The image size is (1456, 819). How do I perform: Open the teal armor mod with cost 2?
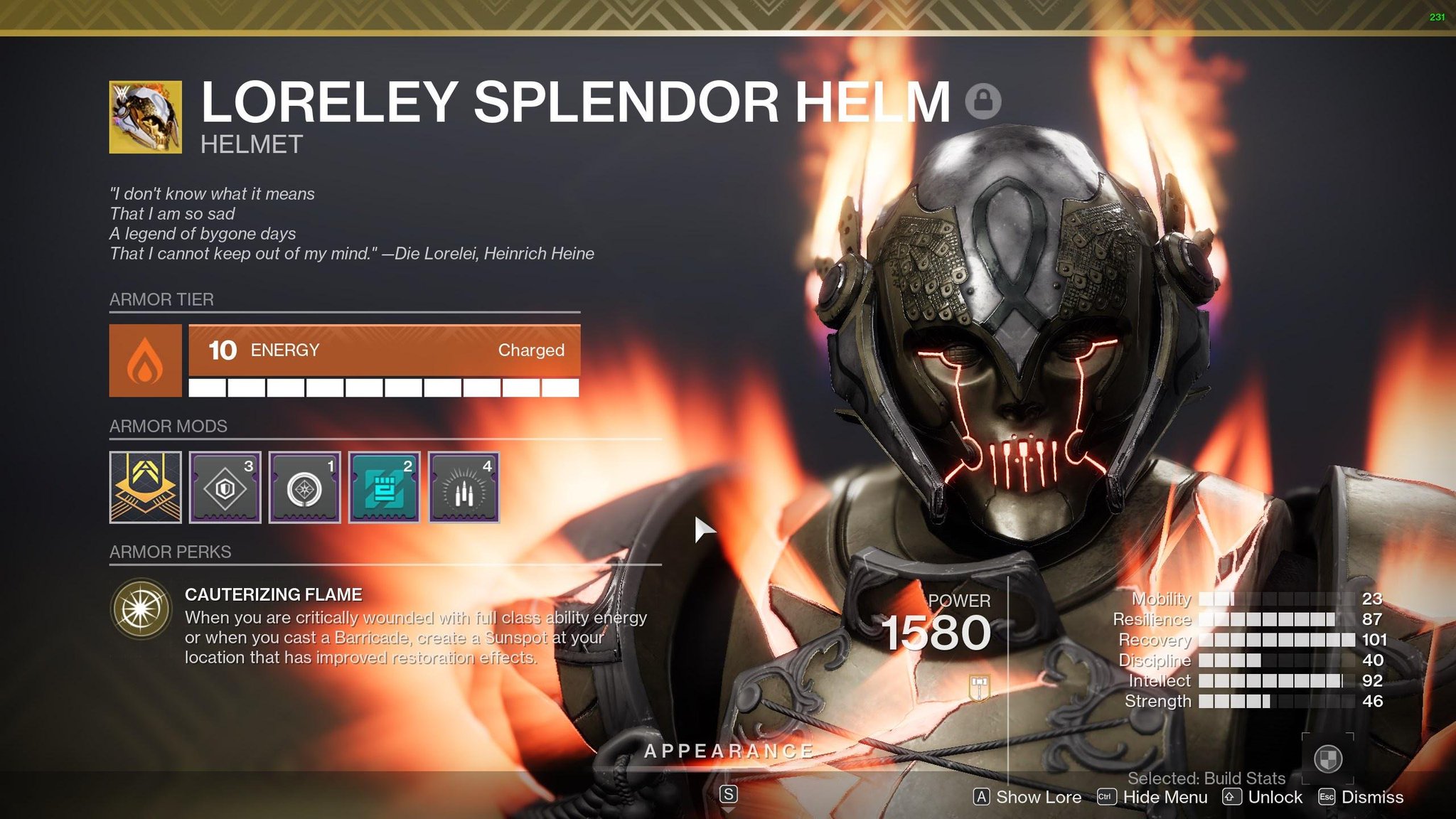pos(383,487)
